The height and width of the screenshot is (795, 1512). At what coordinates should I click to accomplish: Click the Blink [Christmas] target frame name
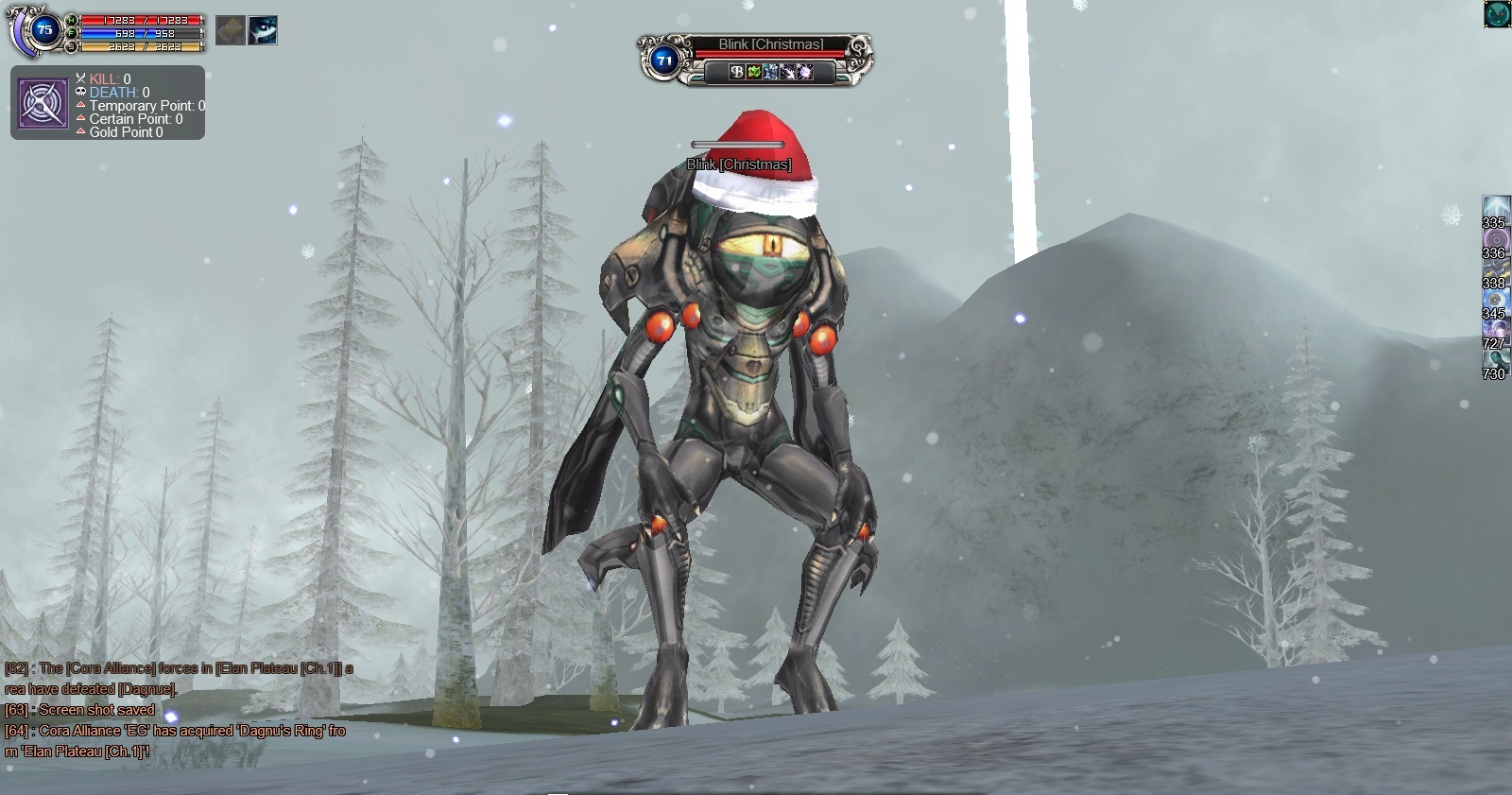click(x=770, y=44)
